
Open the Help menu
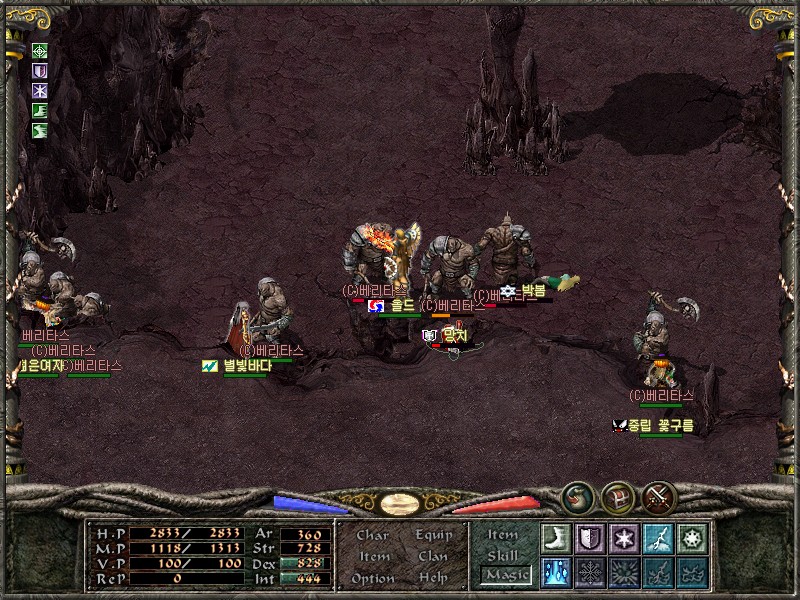433,578
